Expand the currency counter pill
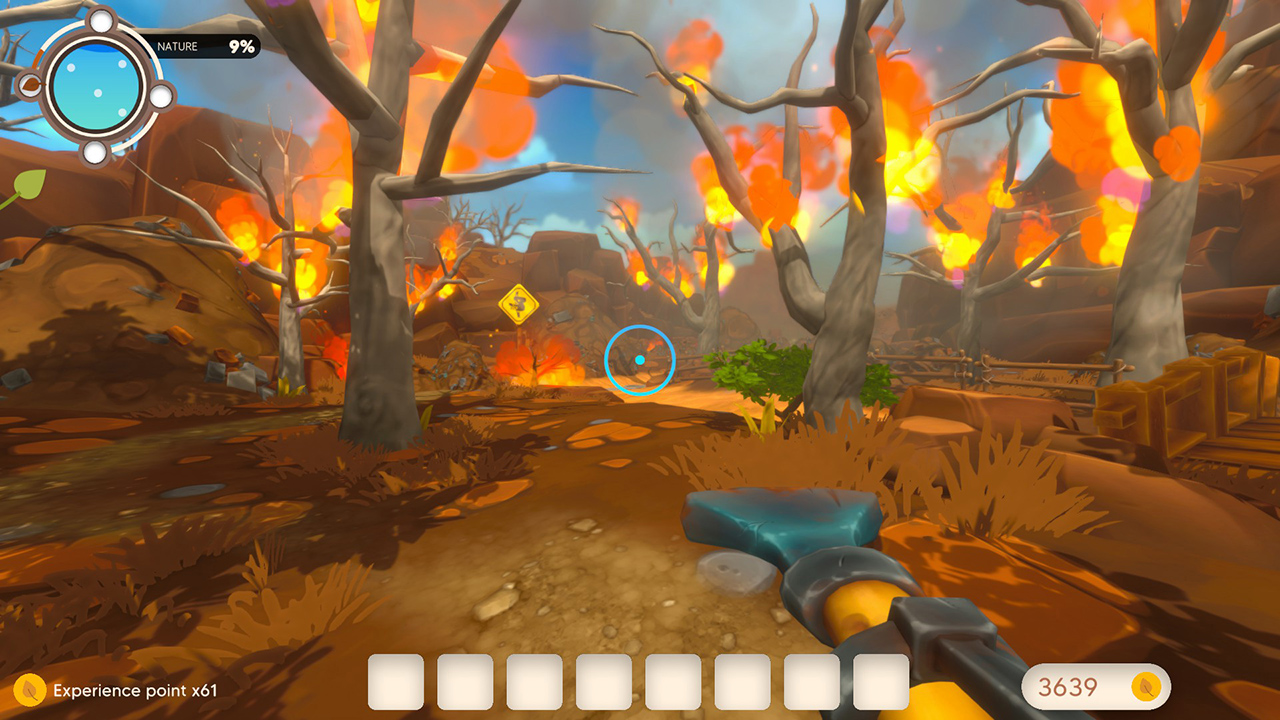The image size is (1280, 720). 1095,687
